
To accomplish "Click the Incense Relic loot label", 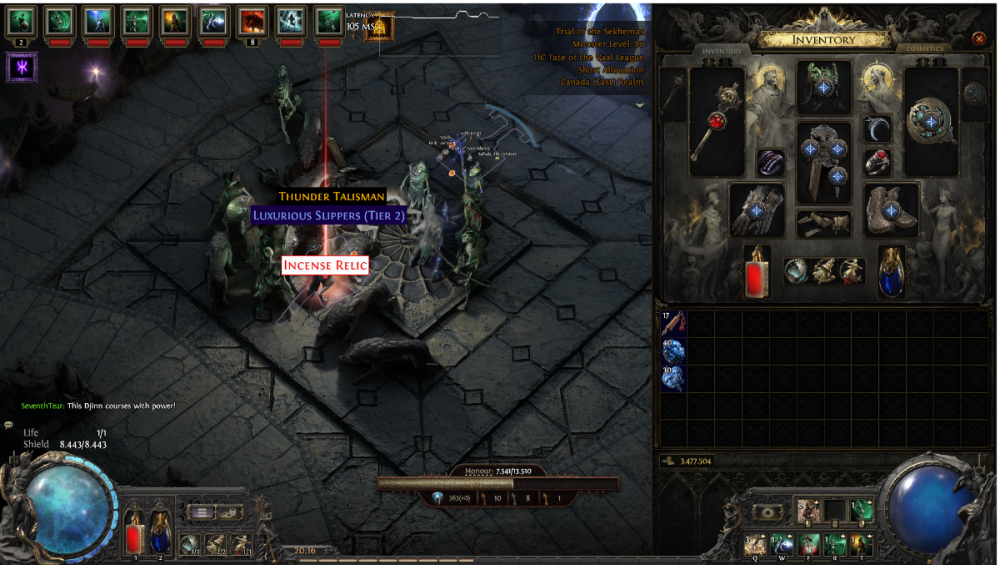I will point(325,265).
